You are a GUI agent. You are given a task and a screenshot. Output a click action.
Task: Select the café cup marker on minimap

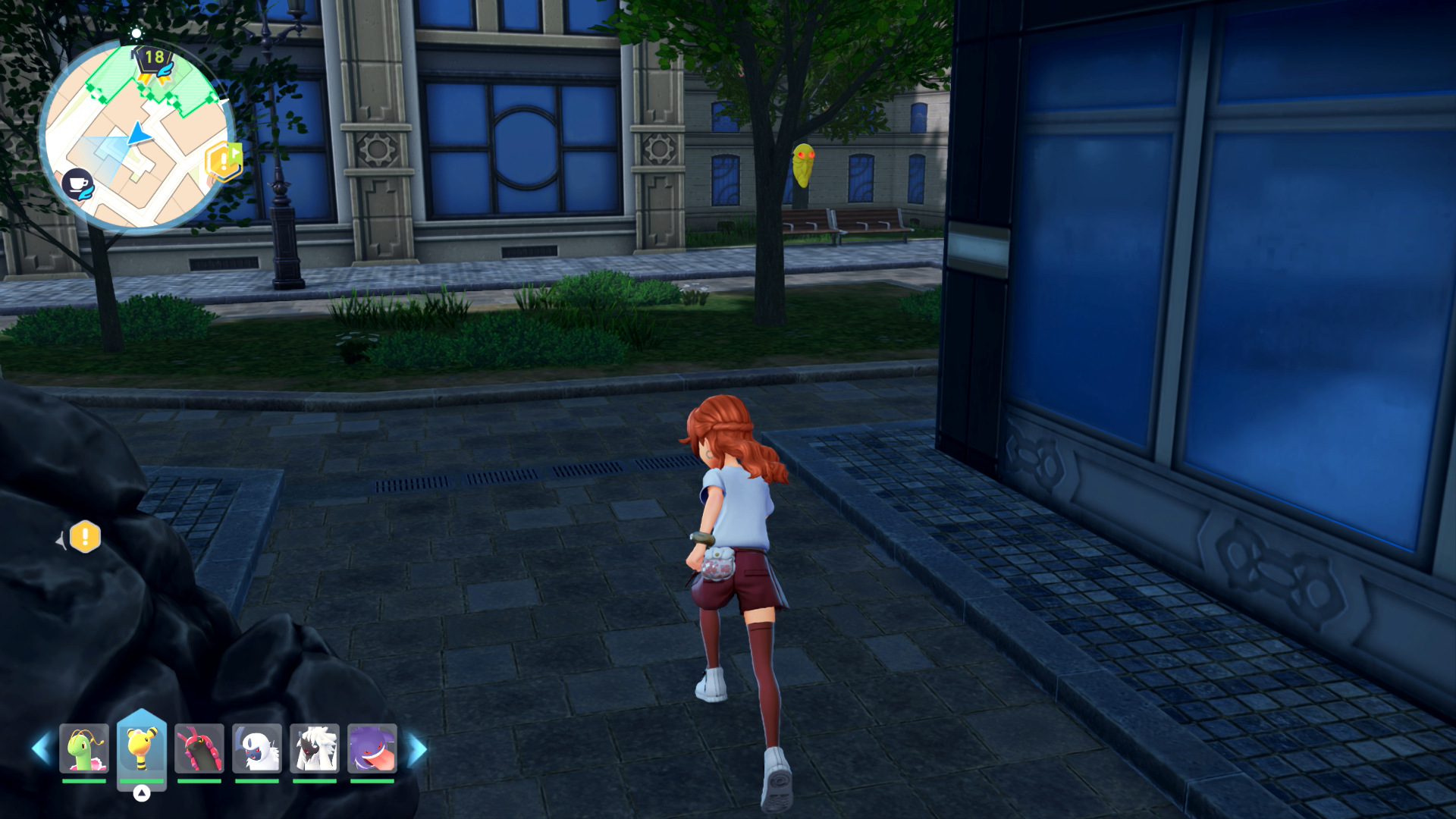pyautogui.click(x=77, y=184)
